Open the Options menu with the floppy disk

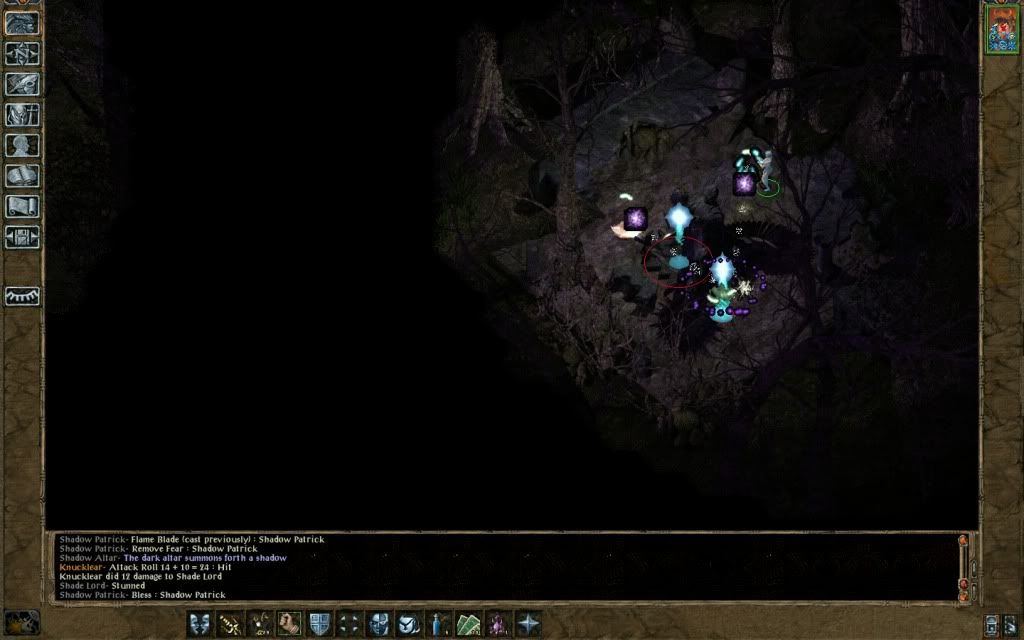(x=22, y=237)
